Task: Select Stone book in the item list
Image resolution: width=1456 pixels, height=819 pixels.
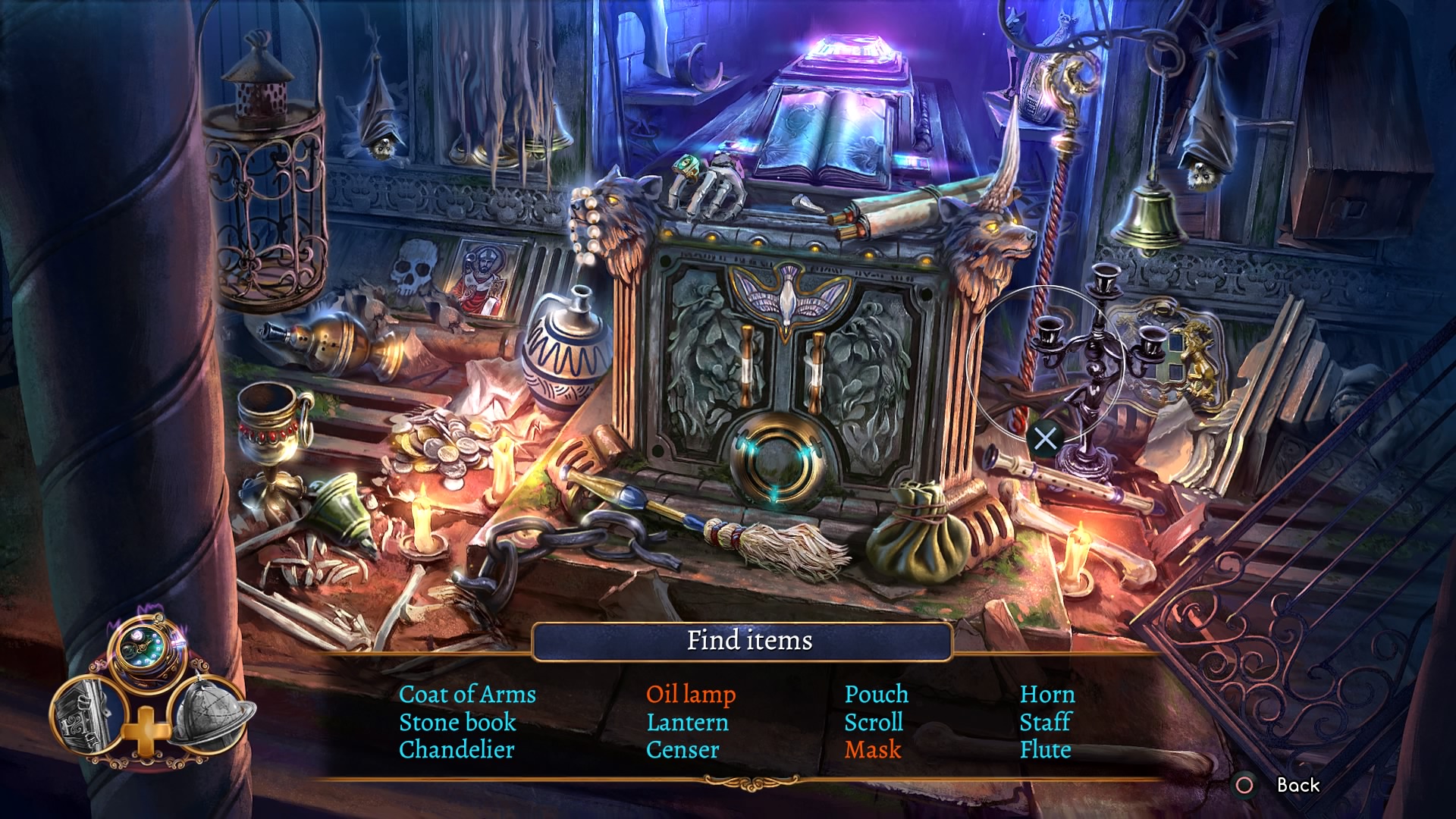Action: coord(457,722)
